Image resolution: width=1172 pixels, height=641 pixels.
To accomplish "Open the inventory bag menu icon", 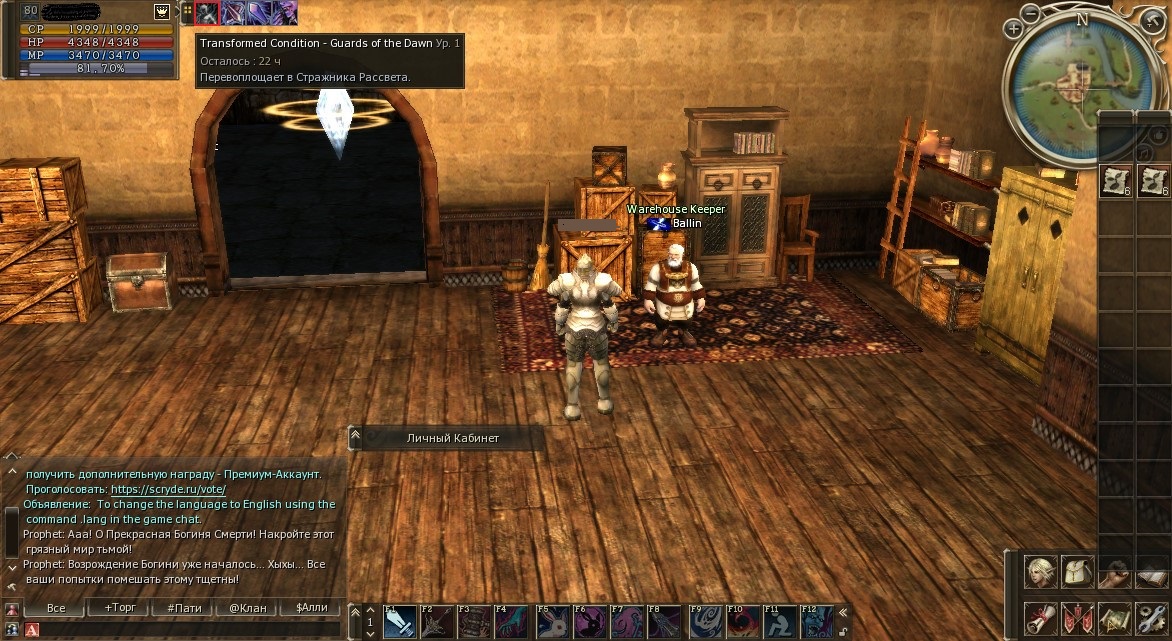I will (1076, 570).
